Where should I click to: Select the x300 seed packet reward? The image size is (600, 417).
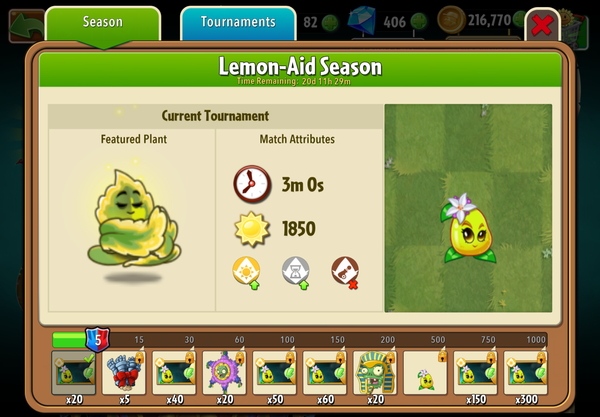tap(525, 374)
